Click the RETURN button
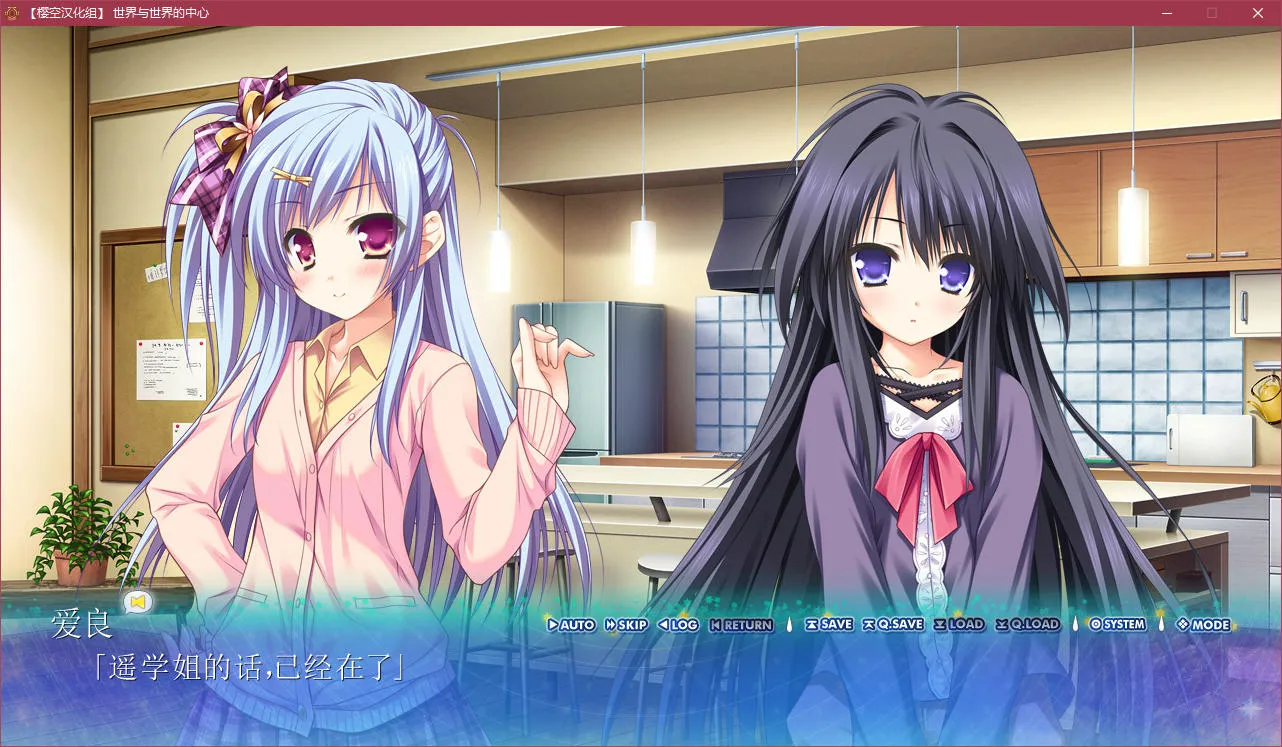Image resolution: width=1282 pixels, height=747 pixels. coord(741,625)
